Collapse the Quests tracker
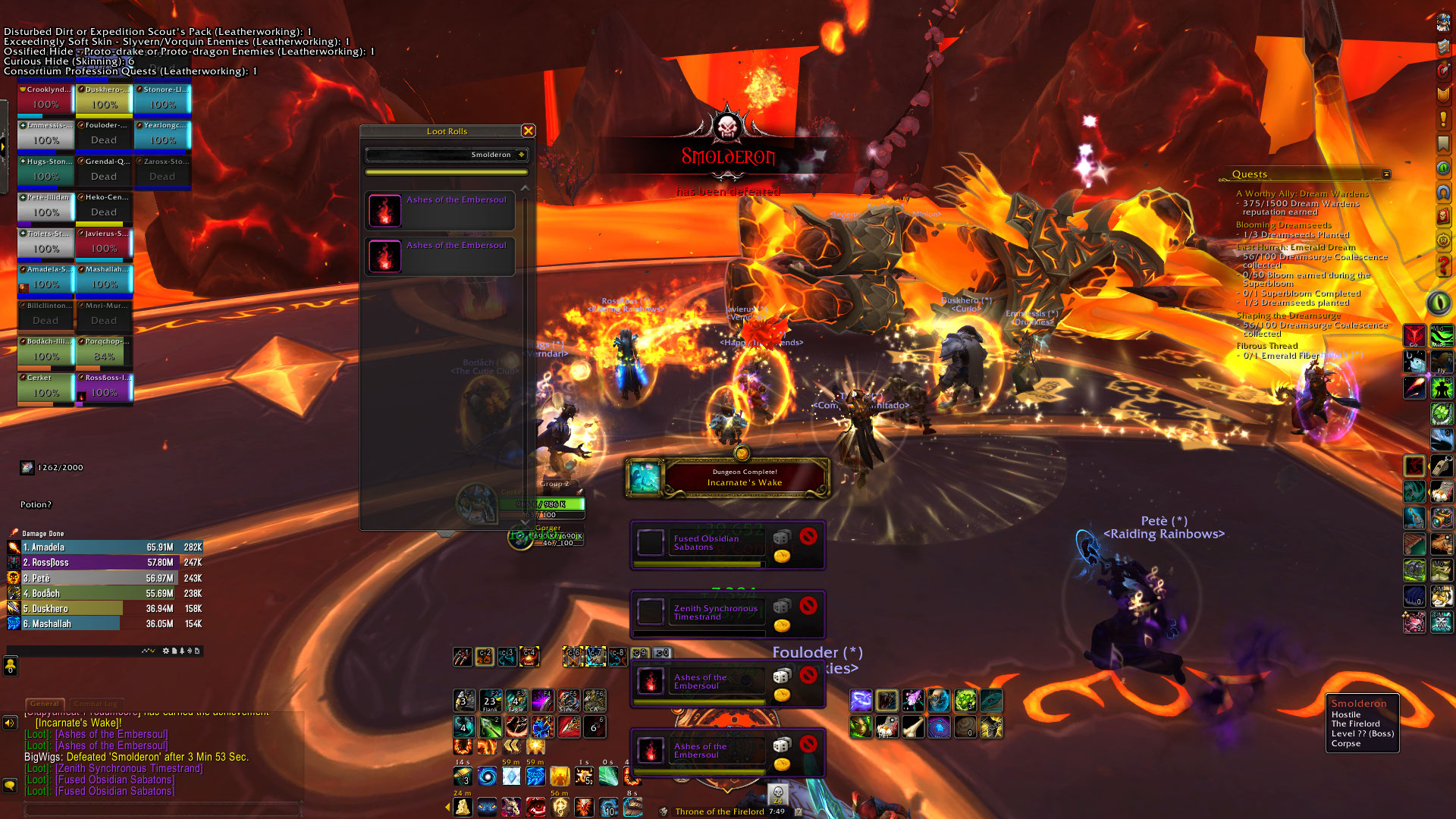1456x819 pixels. click(x=1386, y=174)
